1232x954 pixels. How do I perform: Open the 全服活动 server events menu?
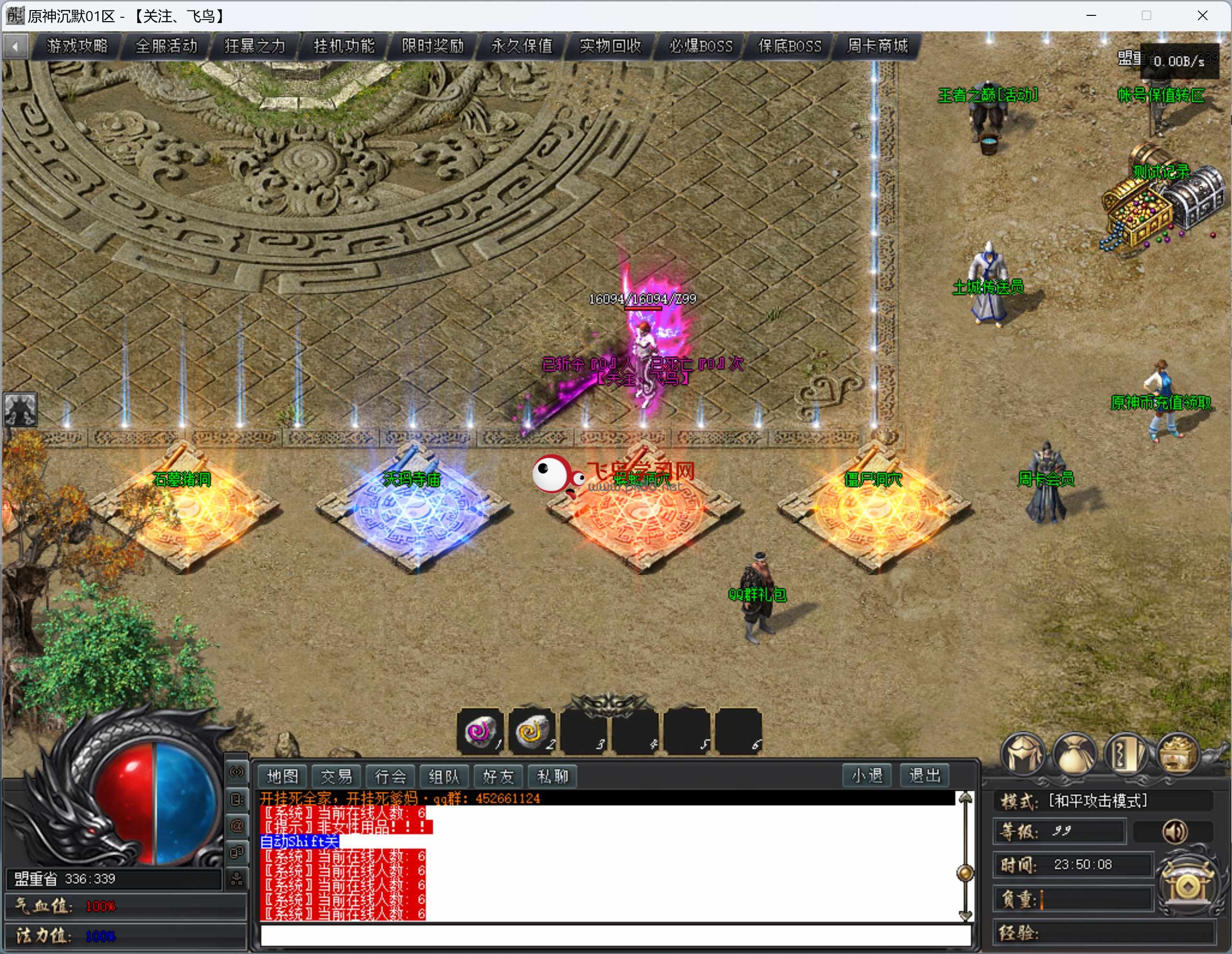pyautogui.click(x=166, y=46)
